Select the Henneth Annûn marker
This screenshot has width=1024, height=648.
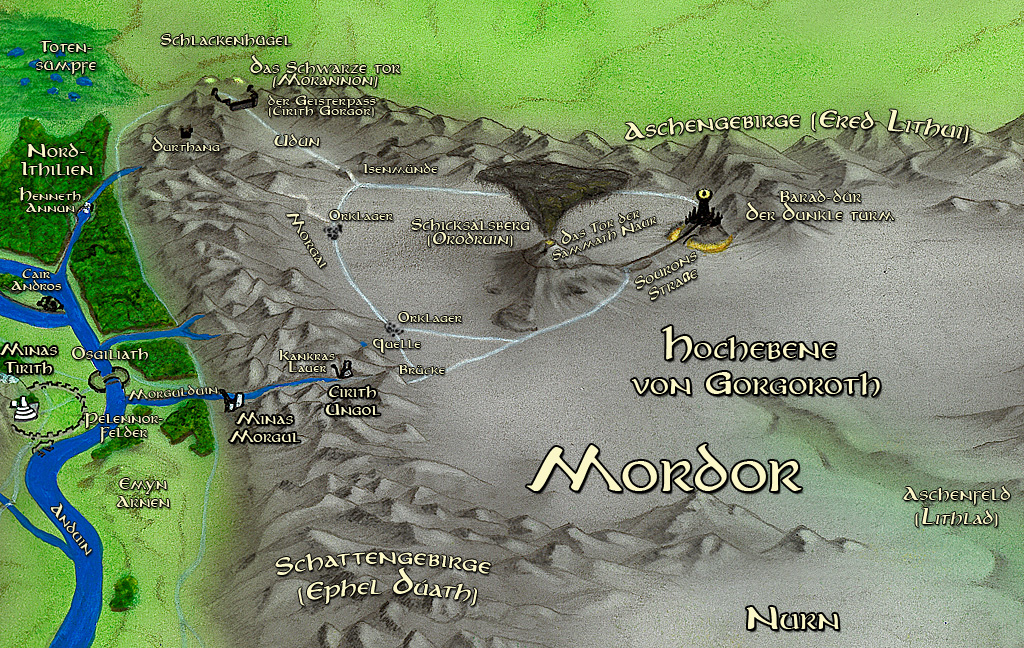tap(87, 209)
